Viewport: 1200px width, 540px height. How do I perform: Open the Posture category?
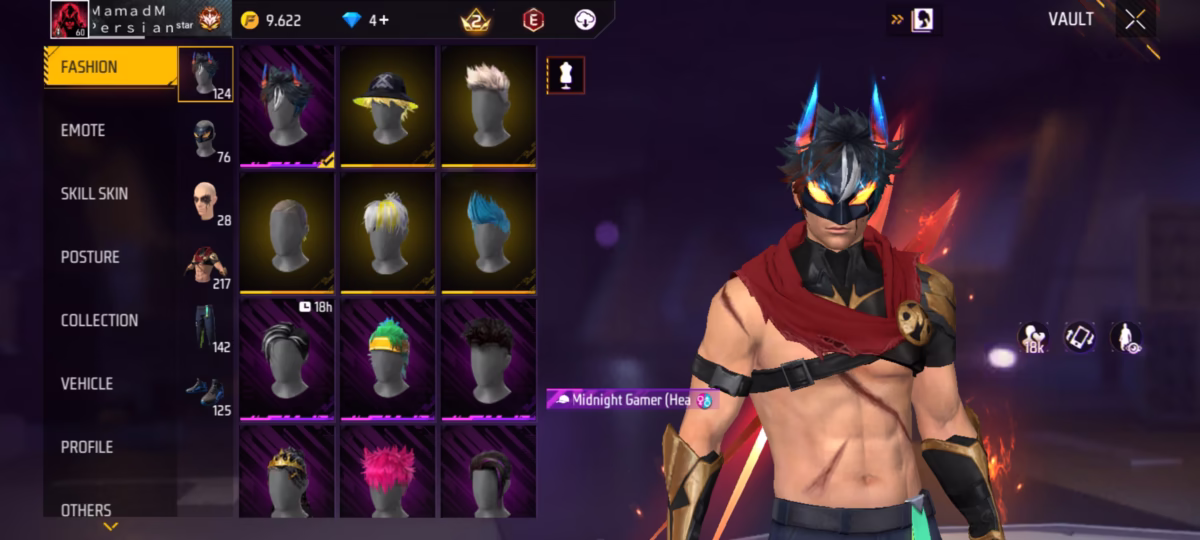pyautogui.click(x=110, y=257)
